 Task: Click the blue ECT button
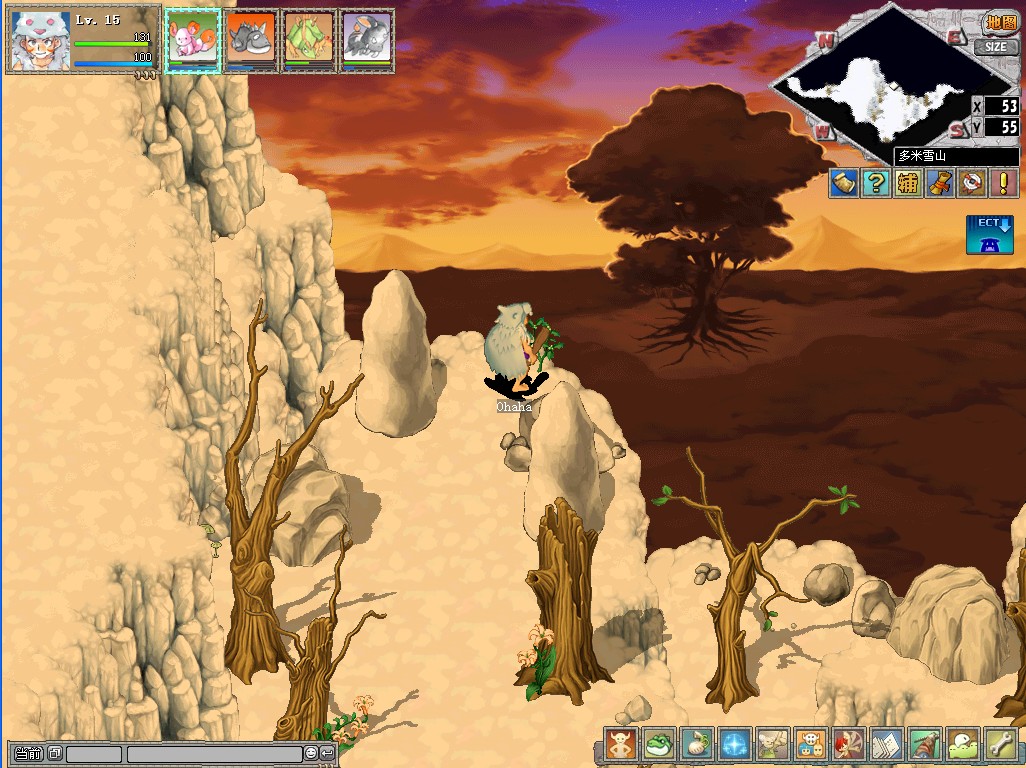click(x=989, y=234)
